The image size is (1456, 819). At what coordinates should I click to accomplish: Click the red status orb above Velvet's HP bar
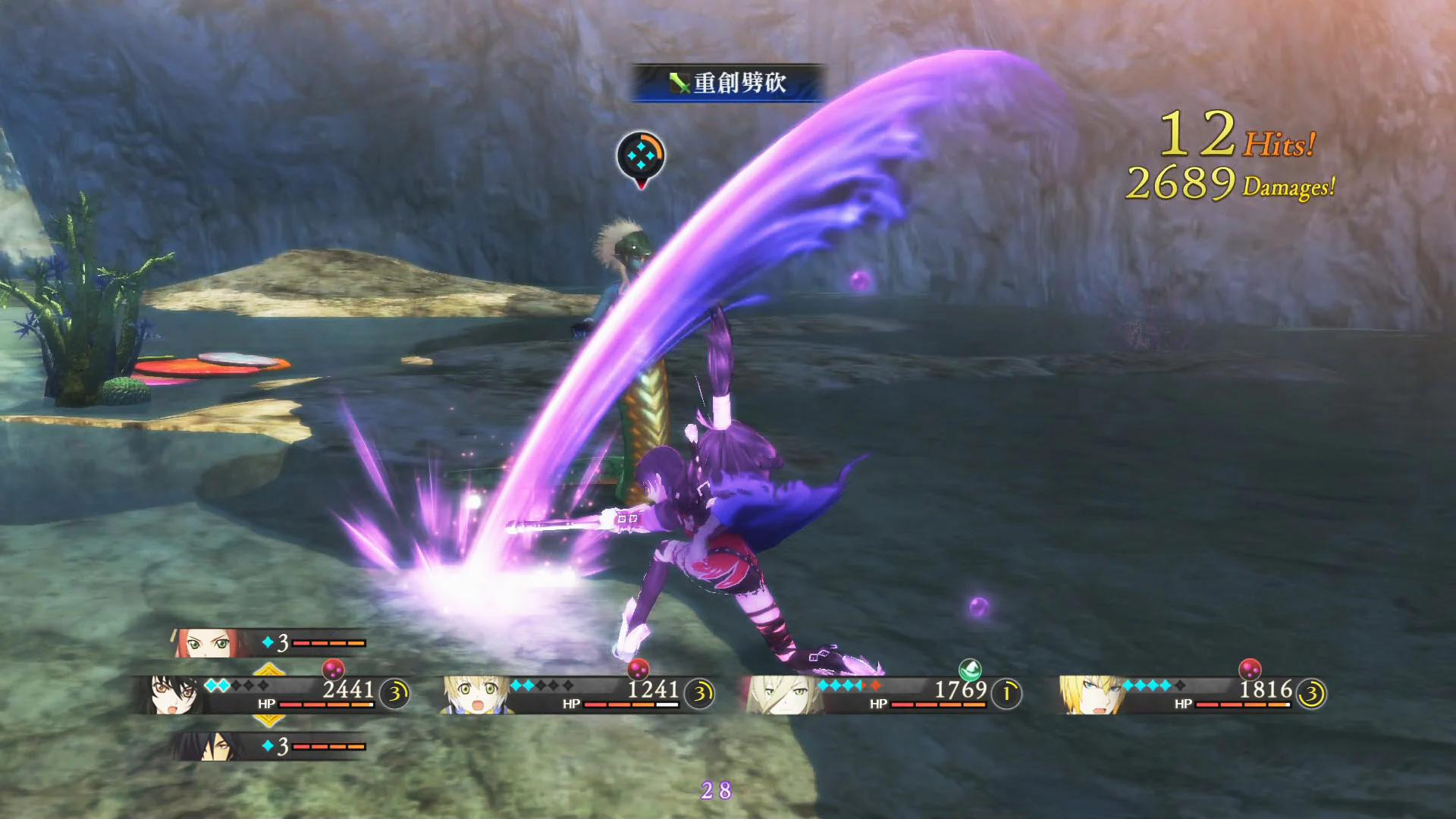click(x=334, y=670)
